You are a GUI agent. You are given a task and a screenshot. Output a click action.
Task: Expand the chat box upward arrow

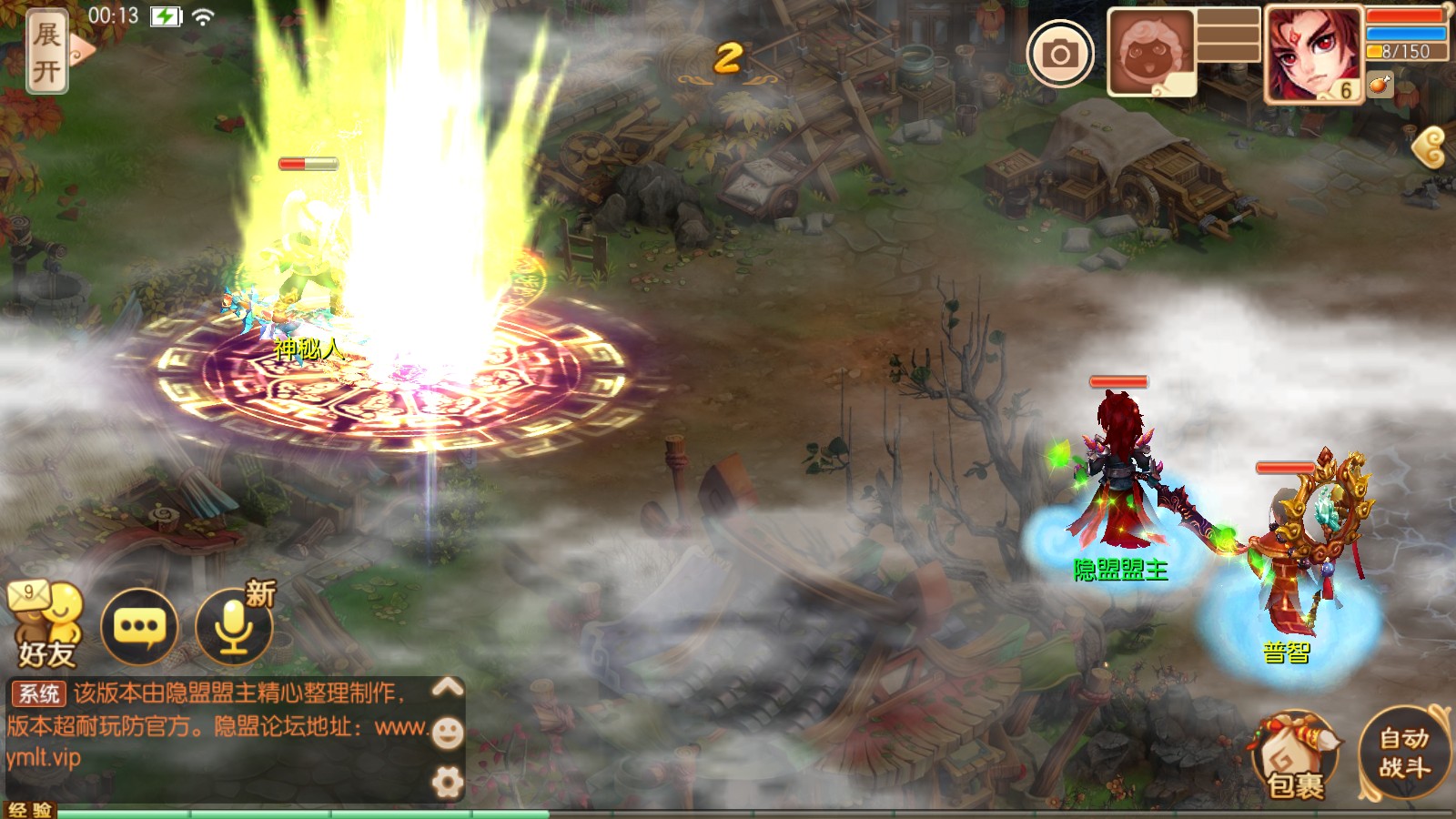447,687
